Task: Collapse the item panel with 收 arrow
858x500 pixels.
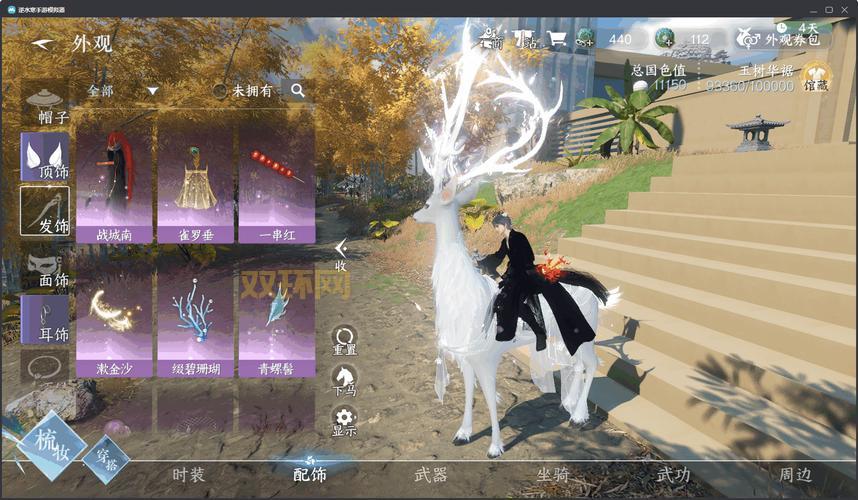Action: [x=341, y=255]
